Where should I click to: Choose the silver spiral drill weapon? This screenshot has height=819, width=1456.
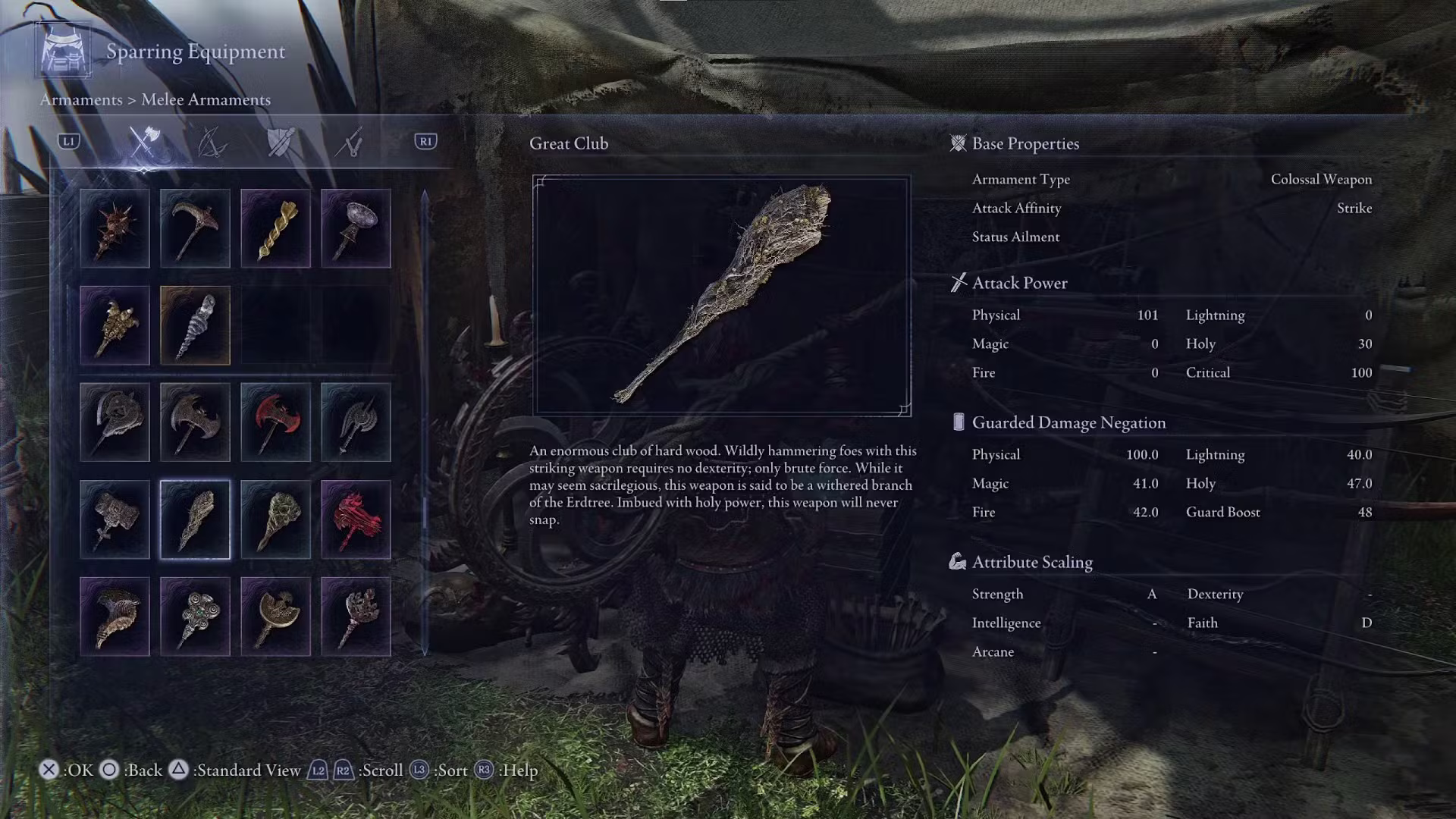click(x=195, y=325)
